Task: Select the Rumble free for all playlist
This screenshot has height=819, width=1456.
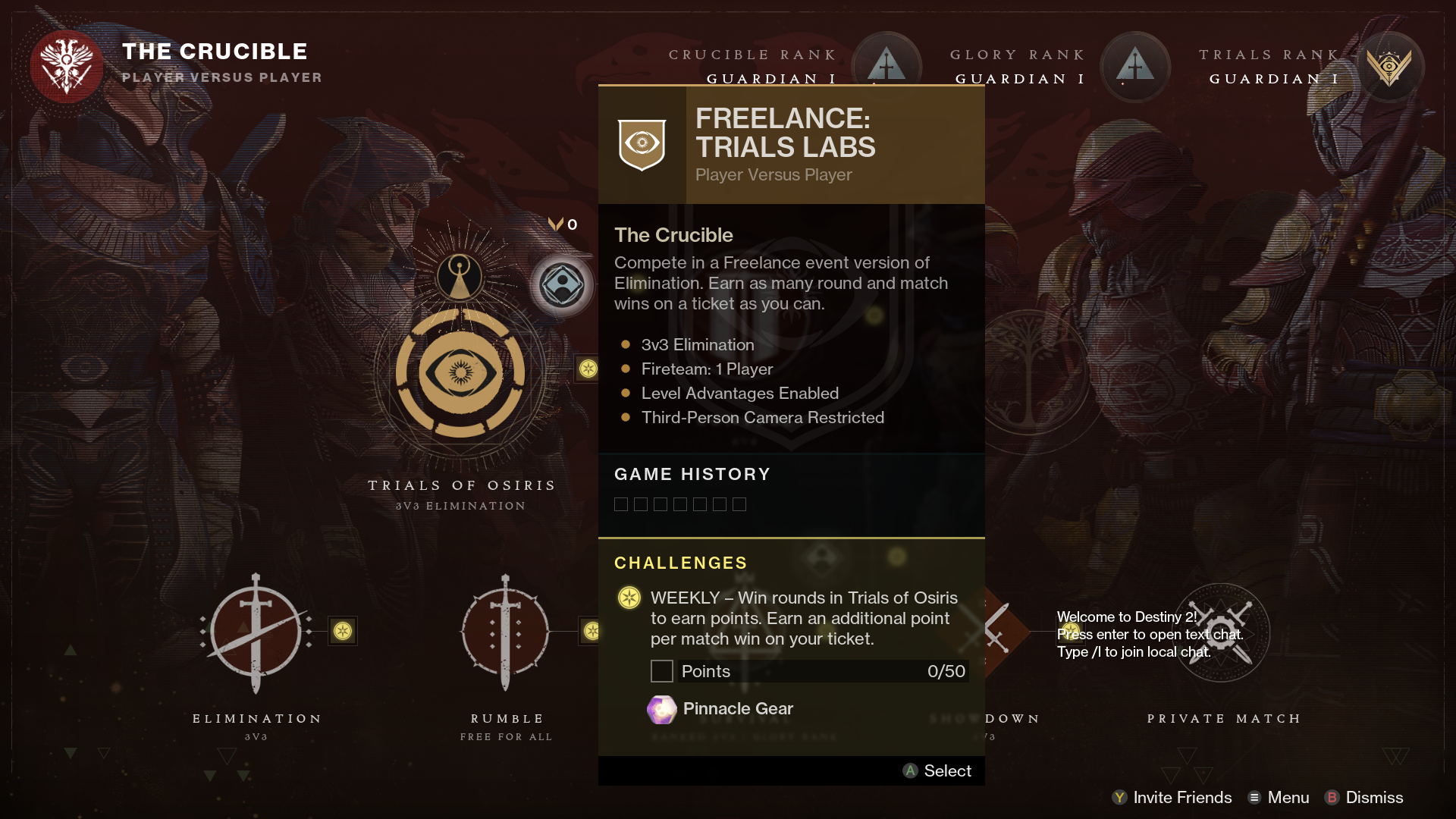Action: (x=506, y=632)
